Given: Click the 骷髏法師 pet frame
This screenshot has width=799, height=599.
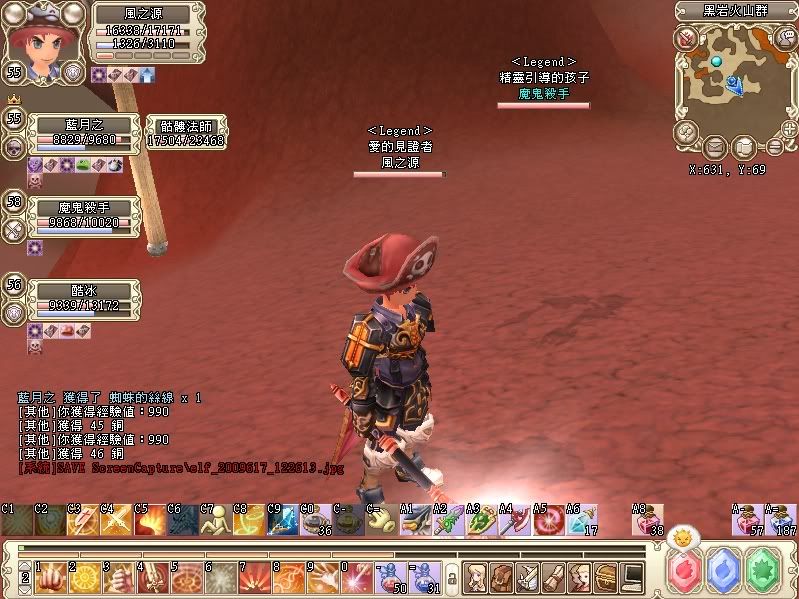Looking at the screenshot, I should [x=185, y=133].
